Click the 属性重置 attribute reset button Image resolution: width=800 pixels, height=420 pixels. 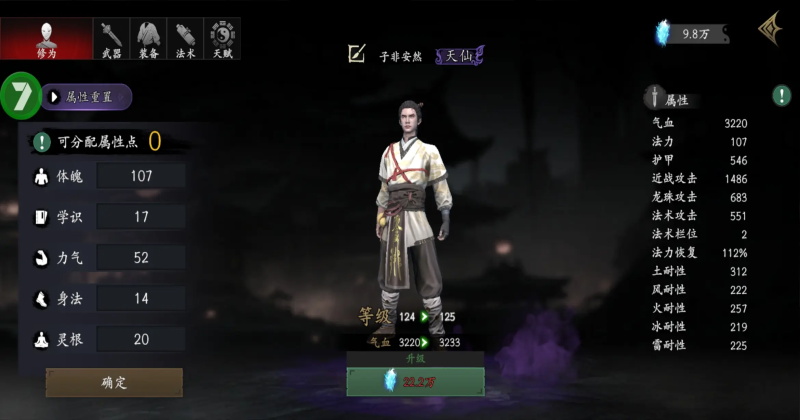tap(88, 97)
